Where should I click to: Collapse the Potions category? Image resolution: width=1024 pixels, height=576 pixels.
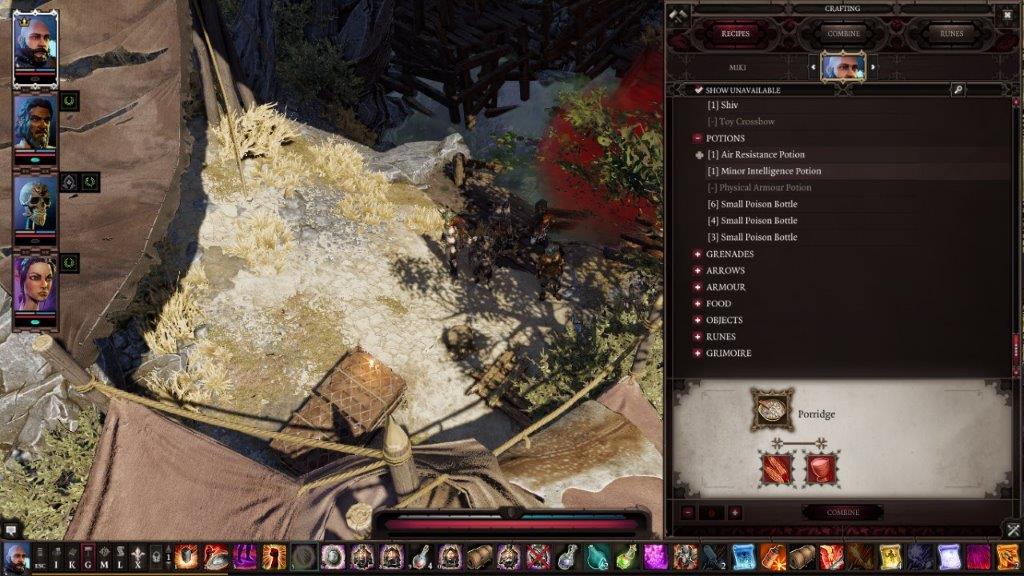[697, 138]
